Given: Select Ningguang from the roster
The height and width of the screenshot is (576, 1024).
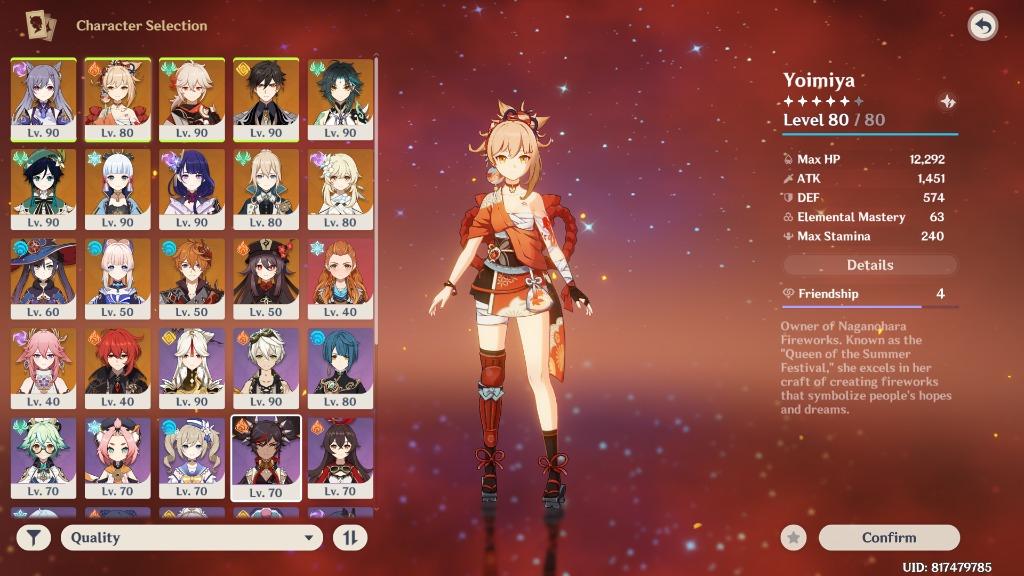Looking at the screenshot, I should point(191,367).
